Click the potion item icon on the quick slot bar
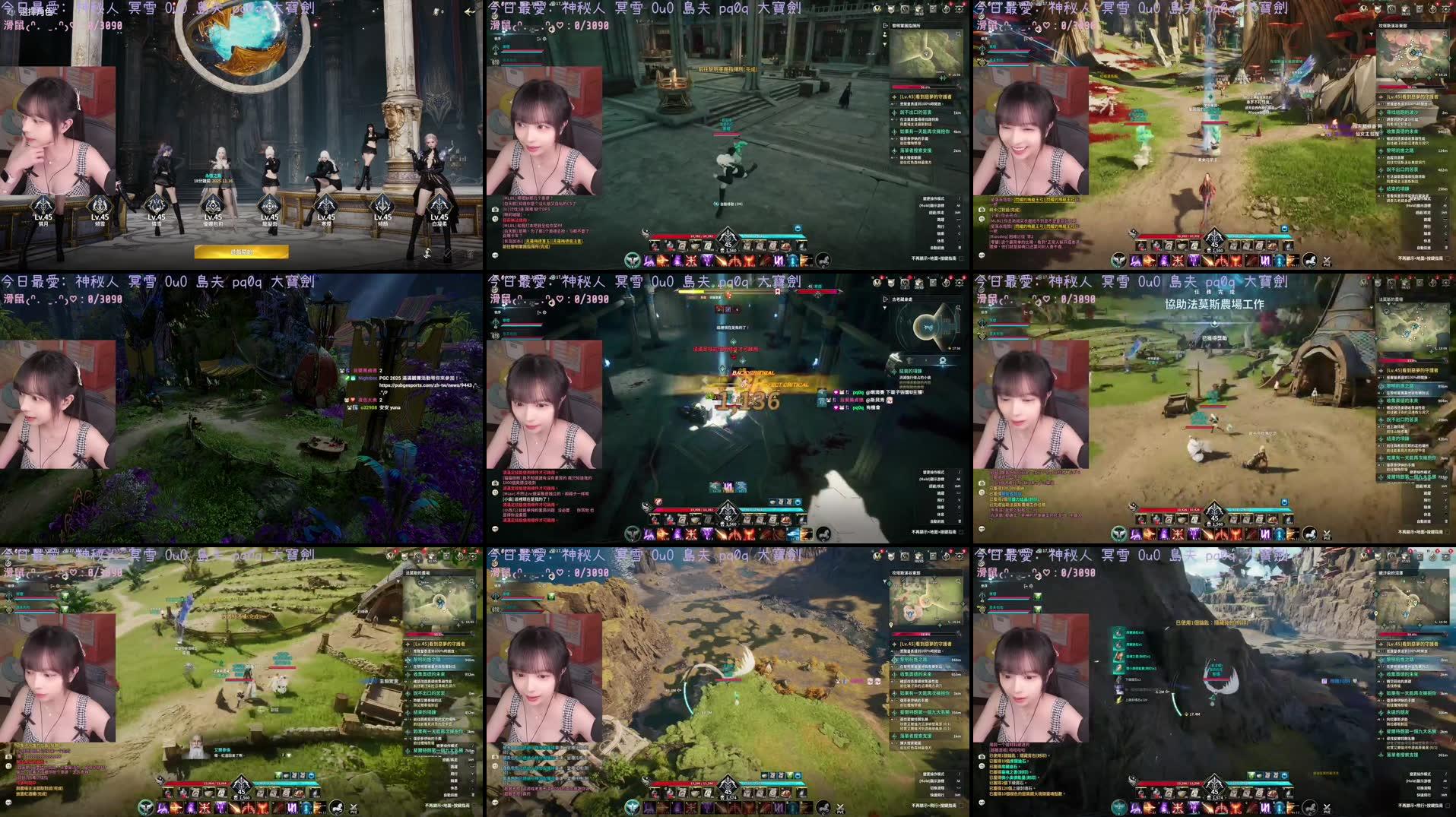Screen dimensions: 1456x817 pos(655,245)
